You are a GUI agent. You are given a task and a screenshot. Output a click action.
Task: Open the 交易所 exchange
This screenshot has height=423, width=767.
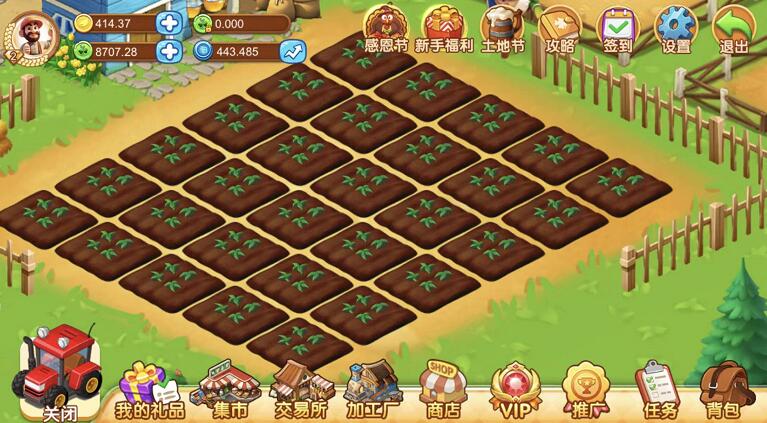pos(300,390)
